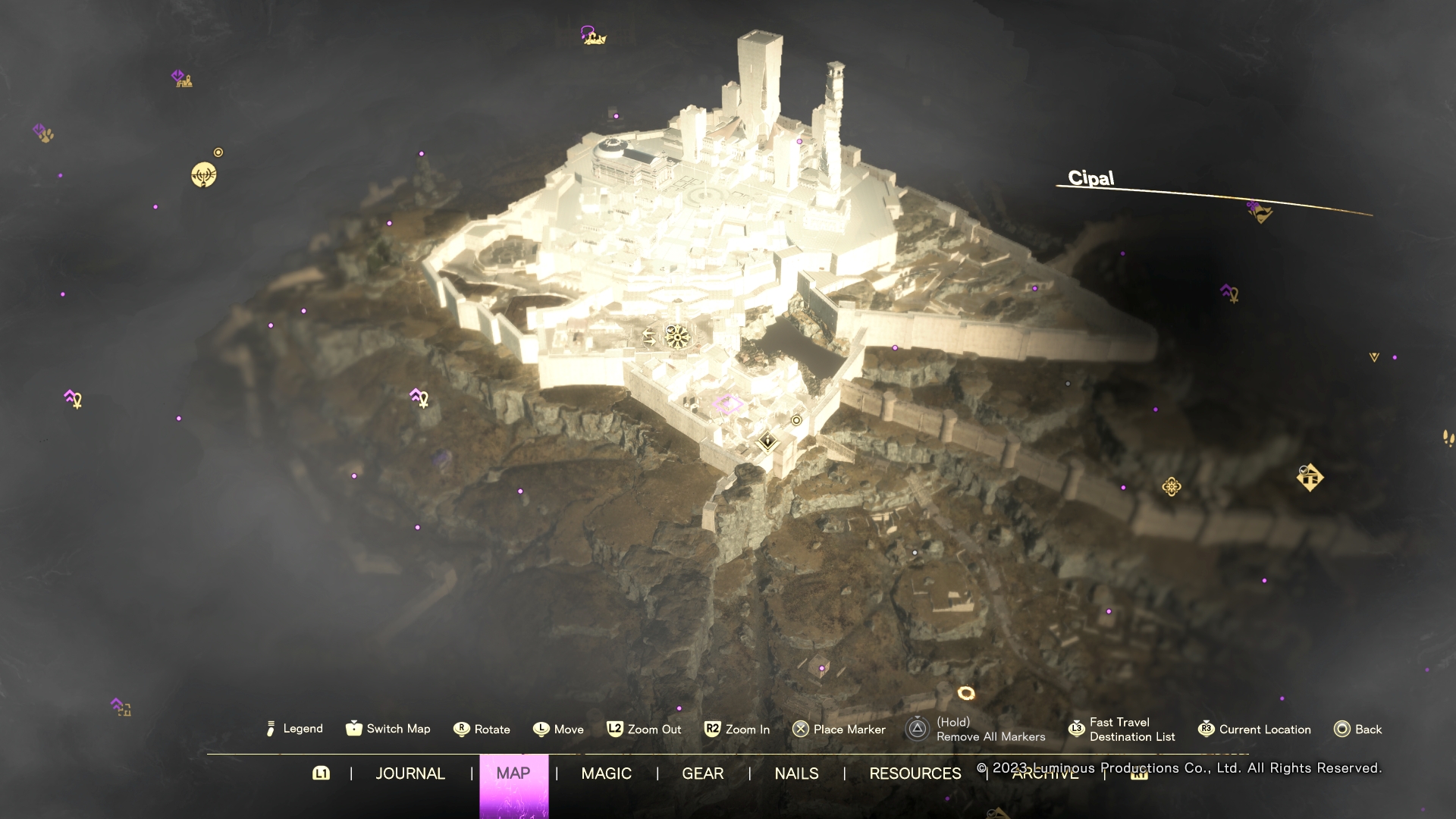Select the round gold emblem marker
1456x819 pixels.
click(x=203, y=175)
